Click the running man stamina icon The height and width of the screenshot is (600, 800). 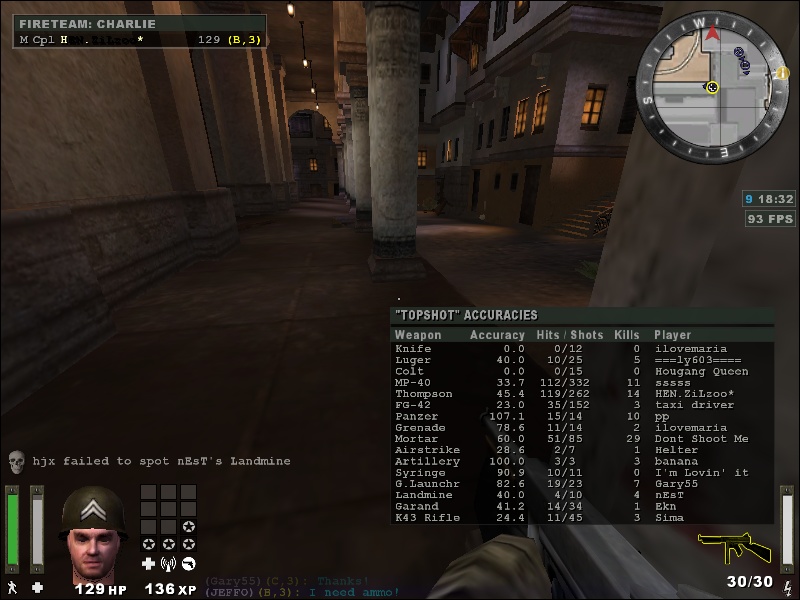tap(13, 587)
